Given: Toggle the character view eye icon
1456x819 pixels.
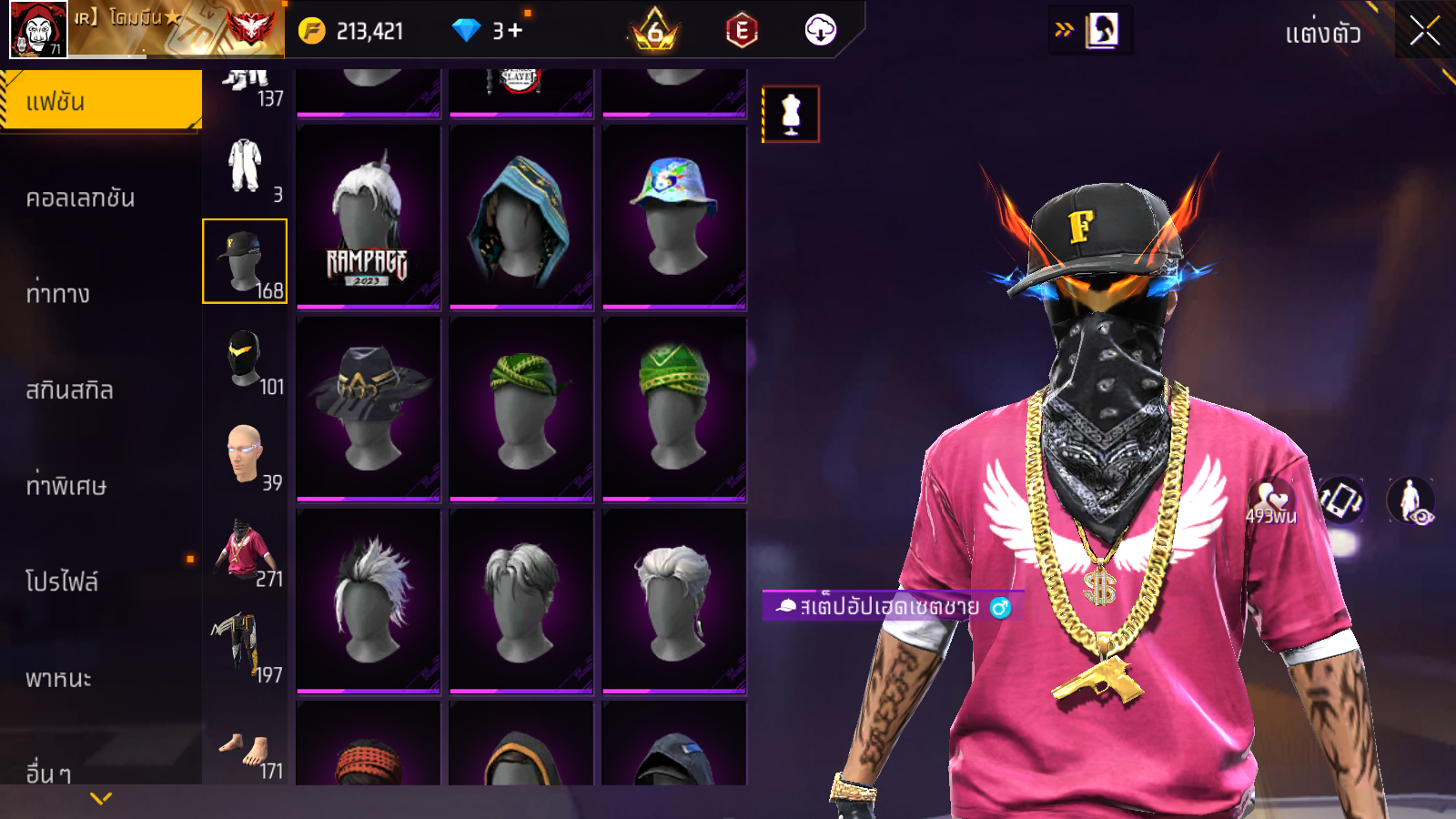Looking at the screenshot, I should tap(1411, 501).
